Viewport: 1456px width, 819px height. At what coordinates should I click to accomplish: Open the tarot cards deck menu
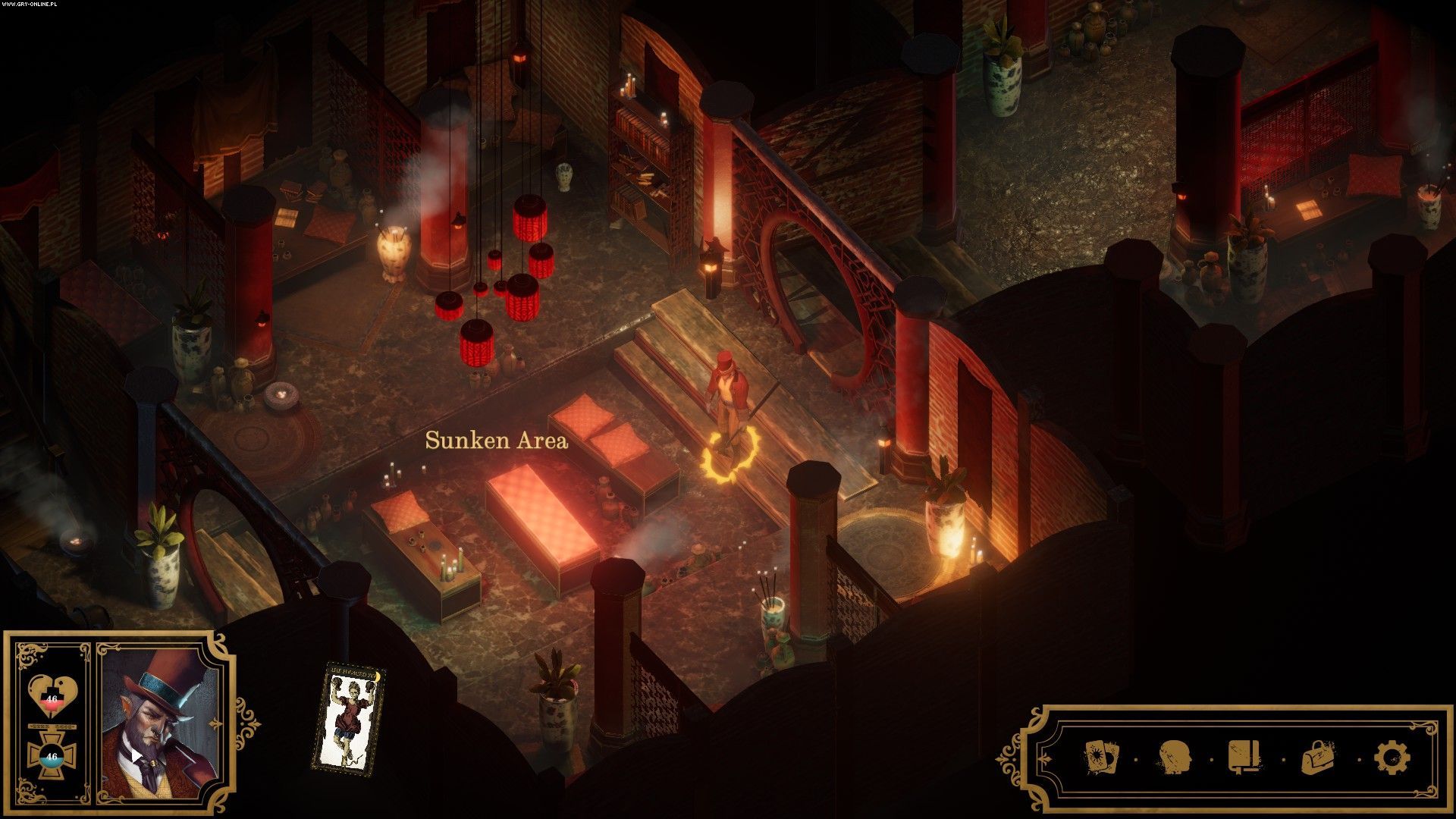click(1100, 757)
